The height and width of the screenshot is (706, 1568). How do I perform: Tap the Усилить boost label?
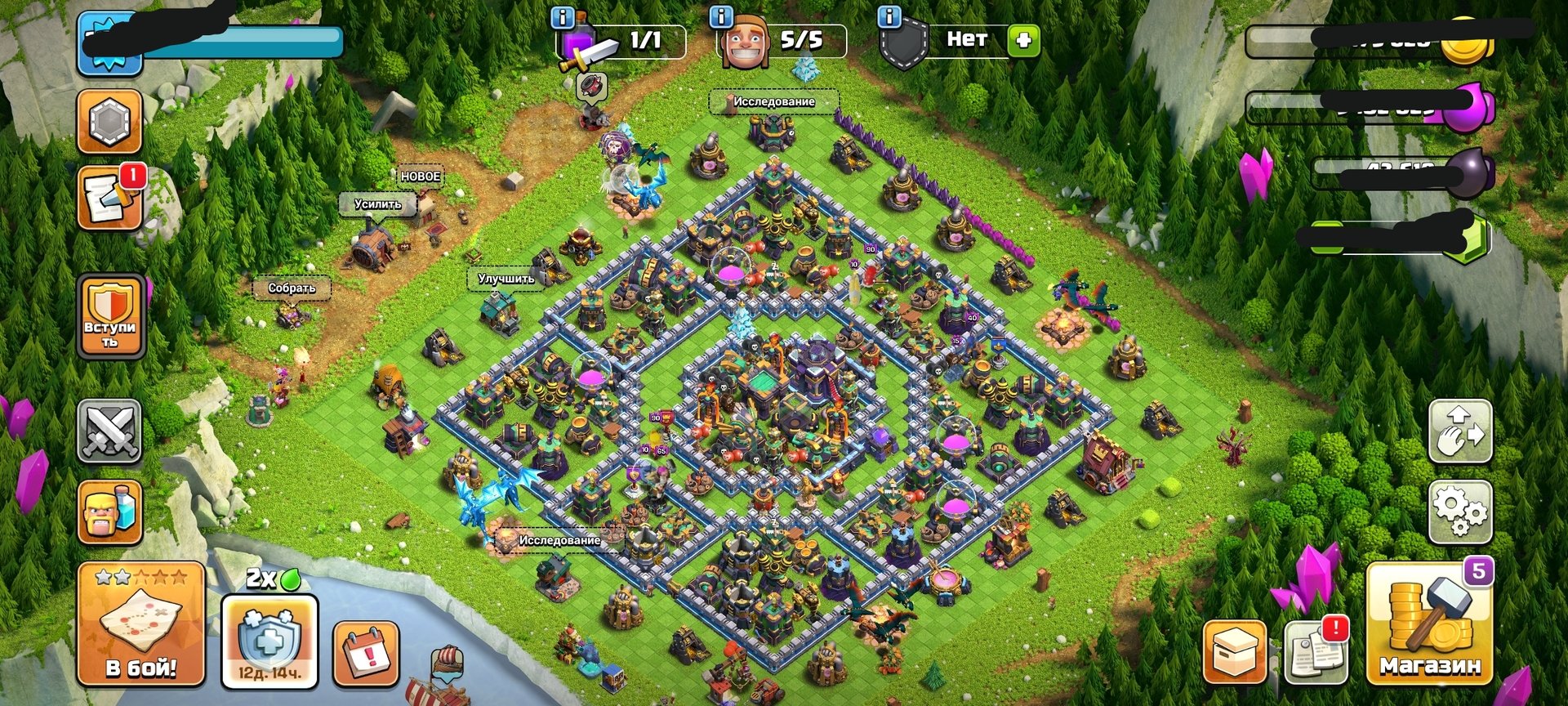pos(377,203)
